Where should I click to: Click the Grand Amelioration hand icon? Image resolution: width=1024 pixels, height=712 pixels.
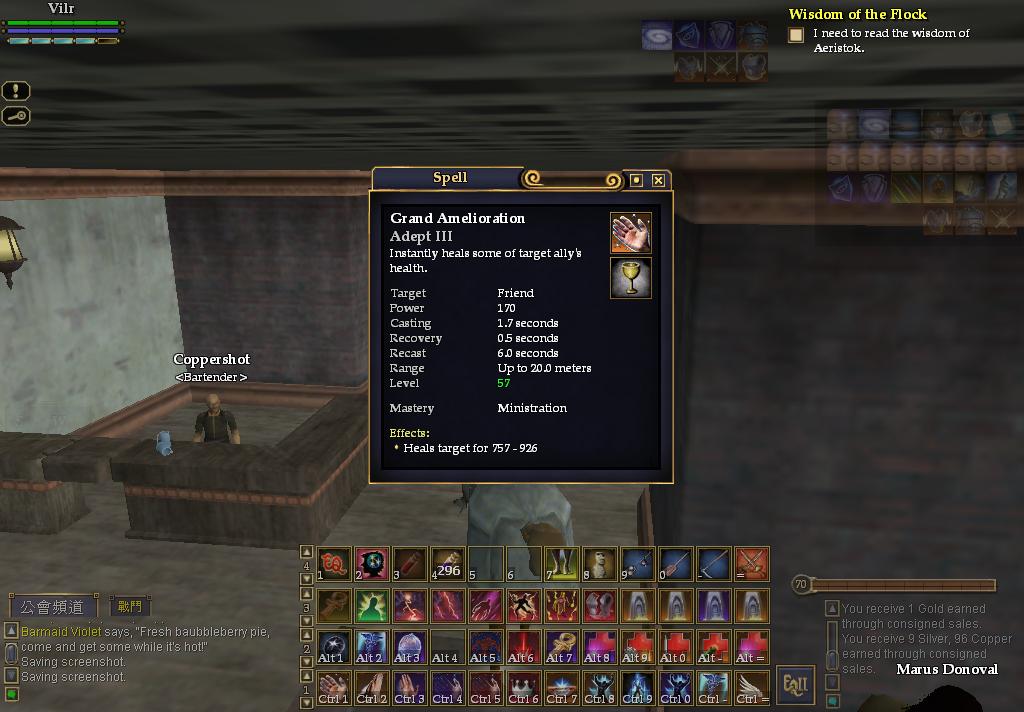tap(631, 232)
